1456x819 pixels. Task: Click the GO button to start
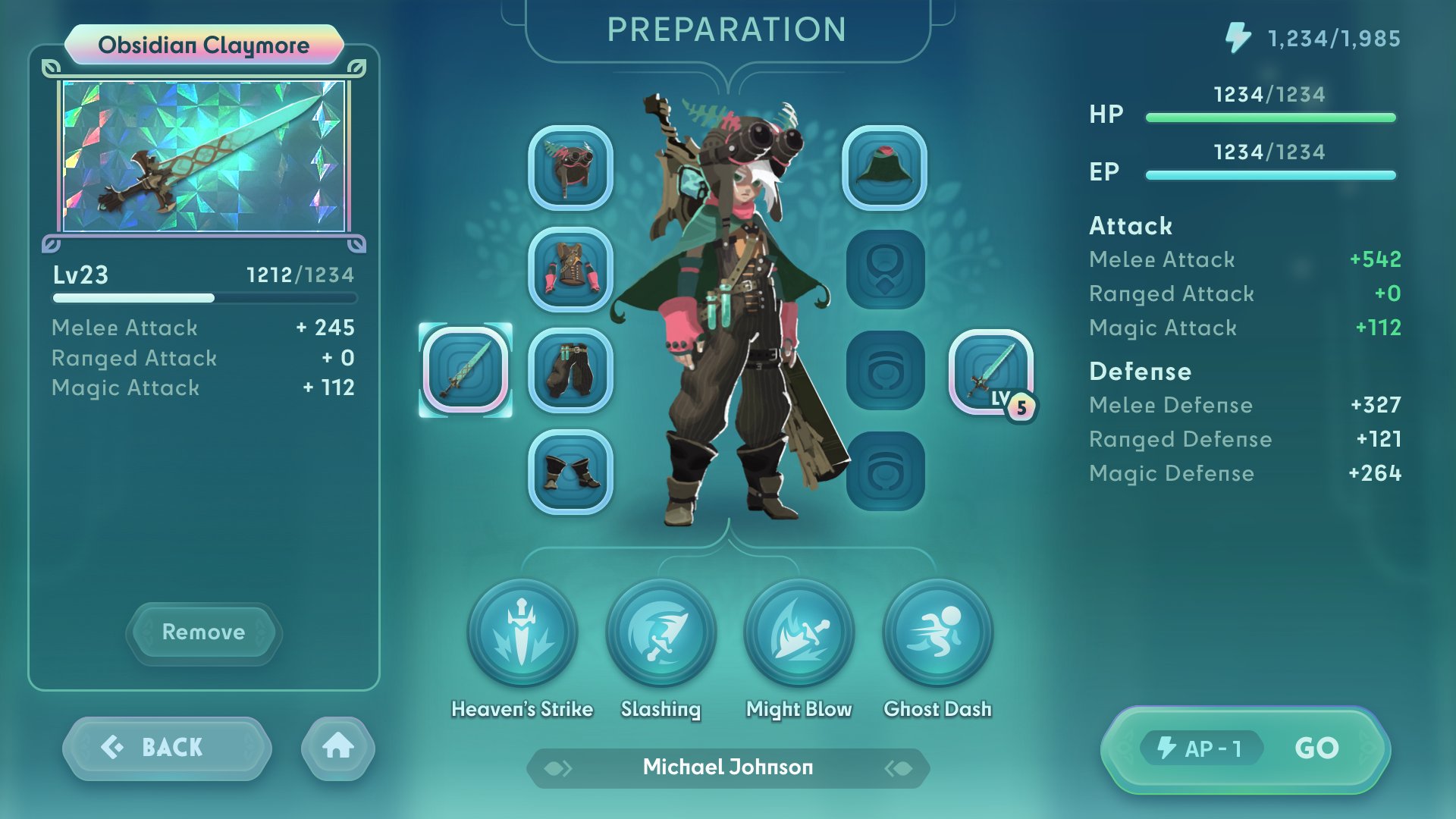1318,747
